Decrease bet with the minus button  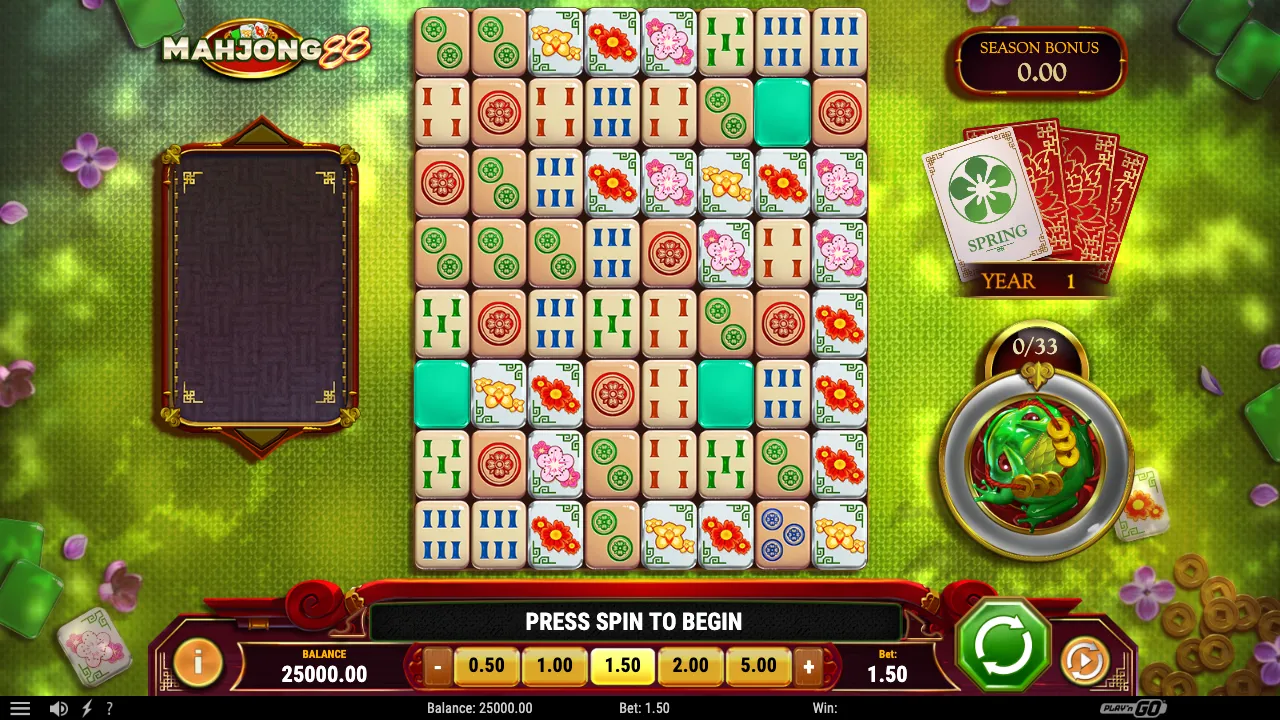tap(436, 665)
